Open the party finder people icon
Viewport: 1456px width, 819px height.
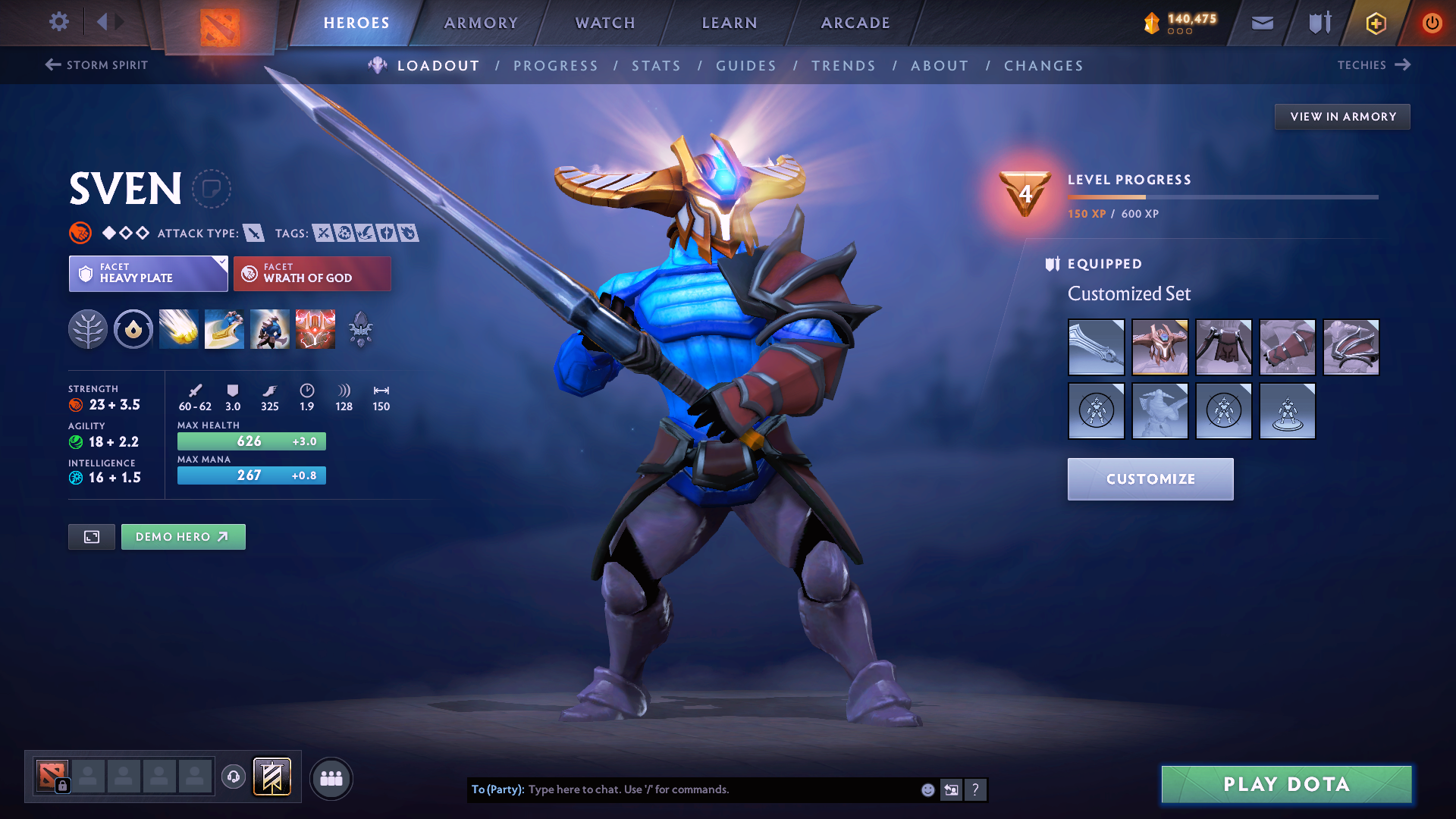tap(331, 778)
